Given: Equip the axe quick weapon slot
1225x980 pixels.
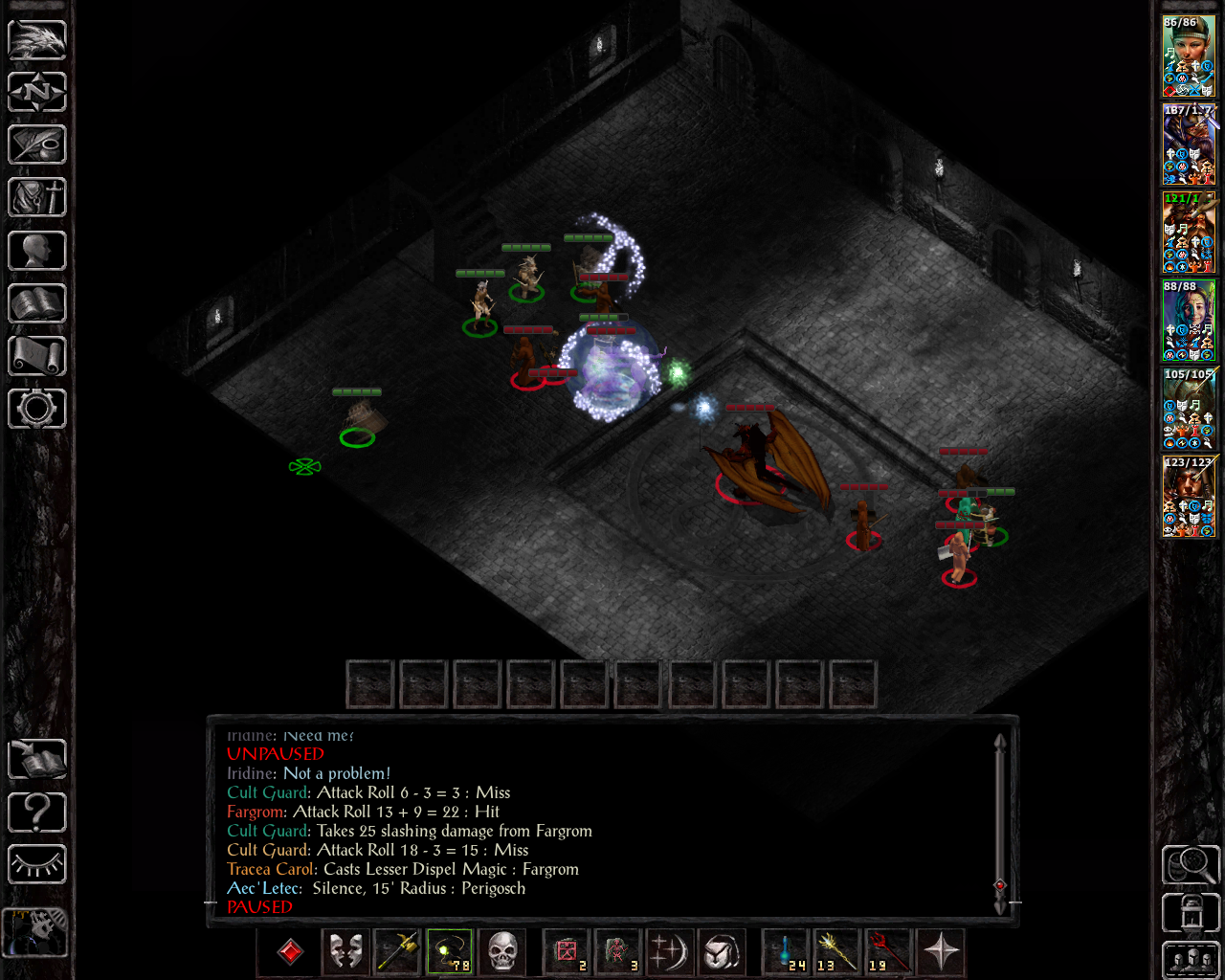Looking at the screenshot, I should 397,952.
